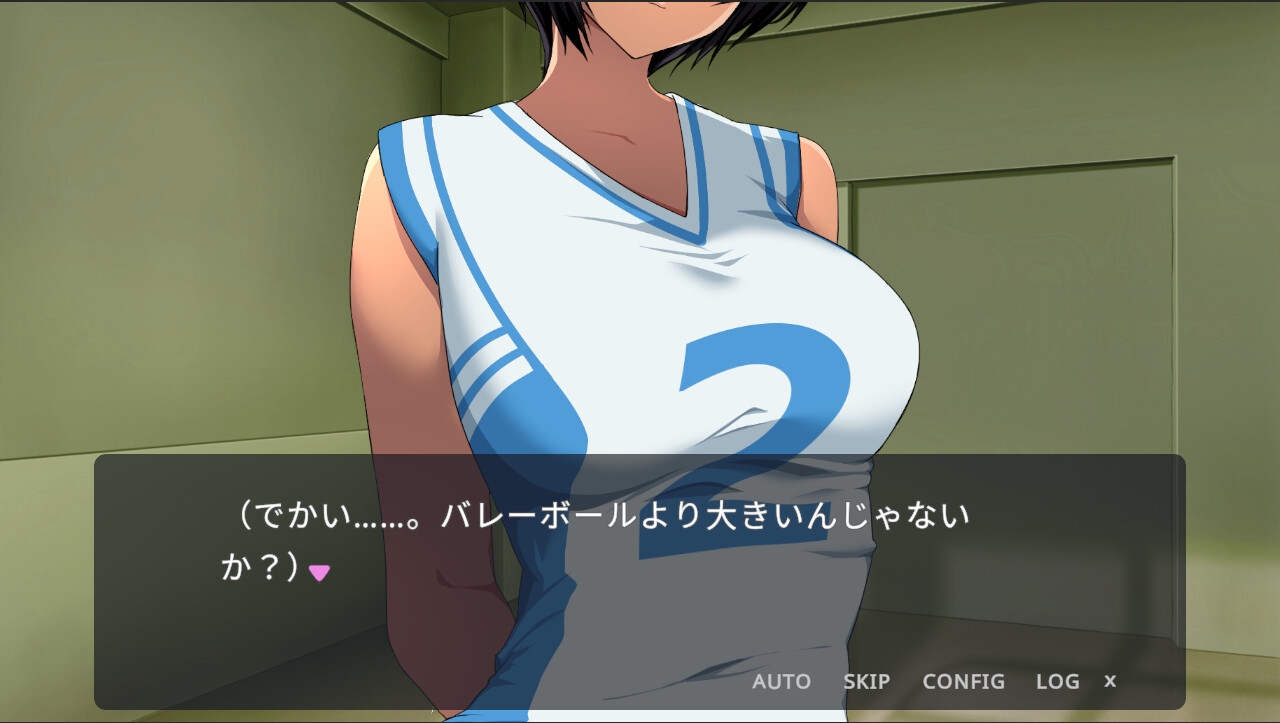Click CONFIG to adjust game options

click(x=964, y=682)
